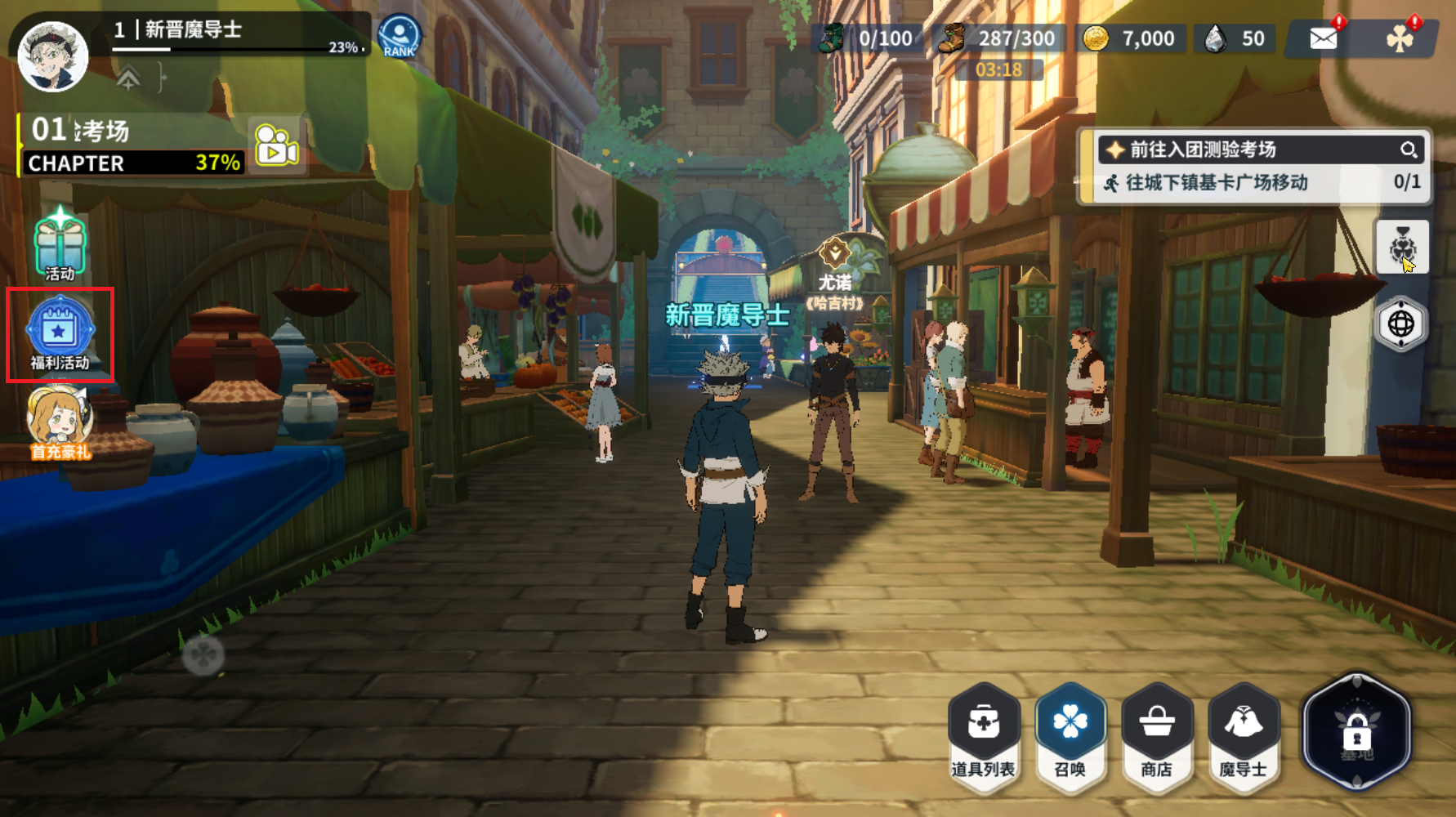1456x817 pixels.
Task: Open the 01 考场 chapter progress panel
Action: (132, 145)
